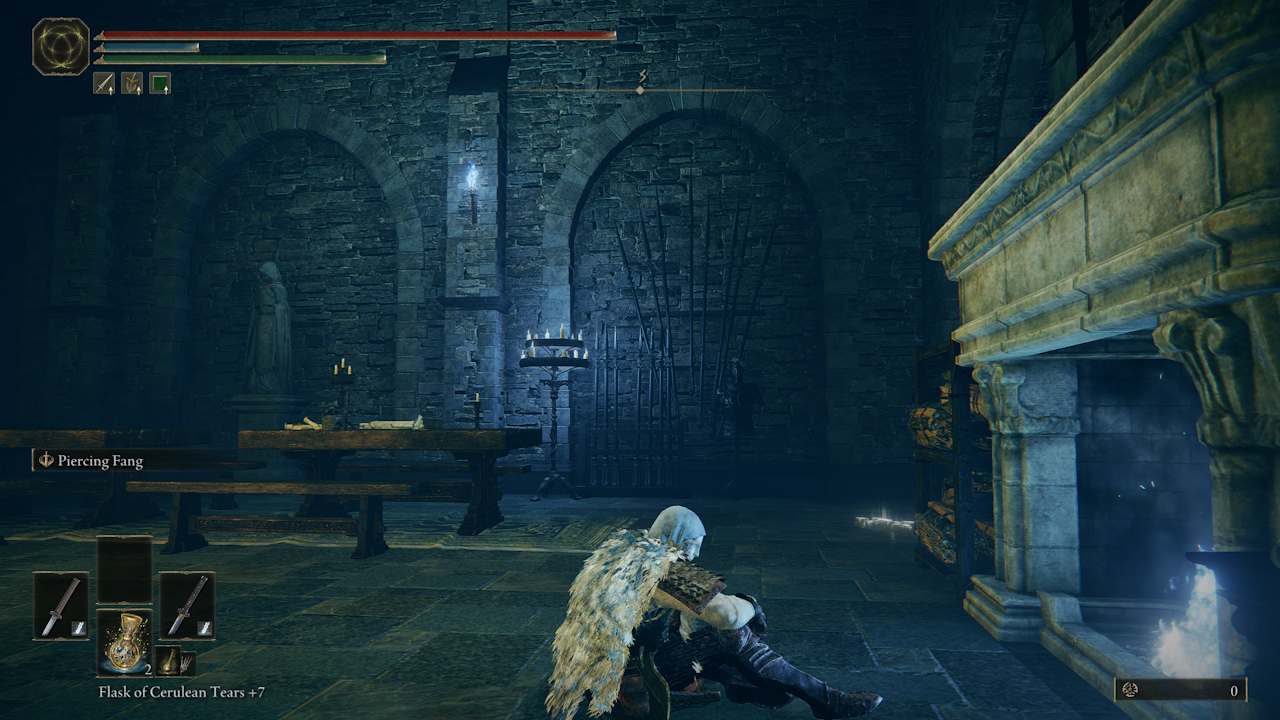
Task: Click the shield defense-up buff icon
Action: [132, 83]
